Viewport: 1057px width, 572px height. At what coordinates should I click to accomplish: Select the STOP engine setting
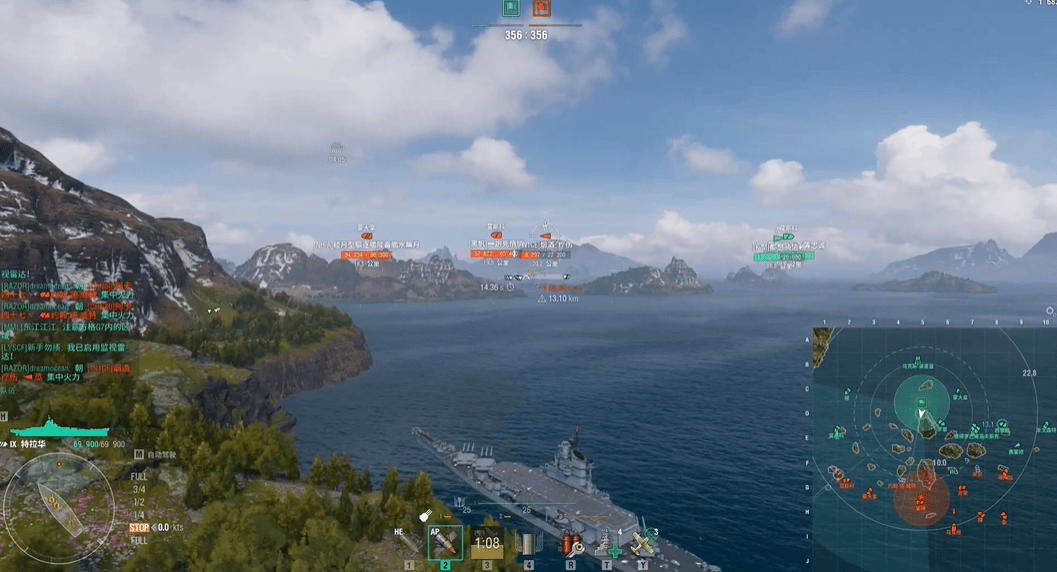click(x=139, y=527)
